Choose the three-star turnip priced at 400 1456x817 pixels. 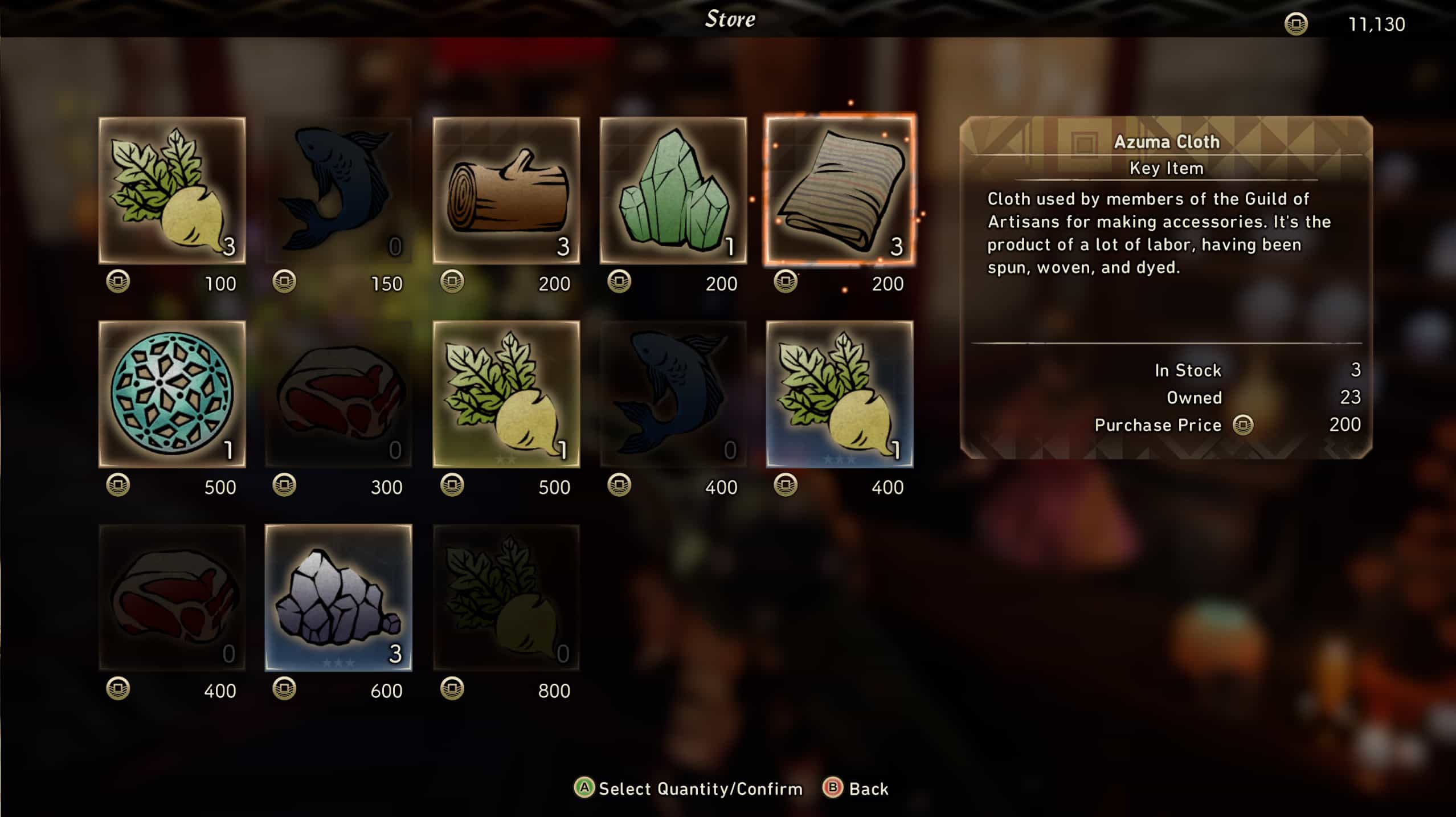click(840, 394)
